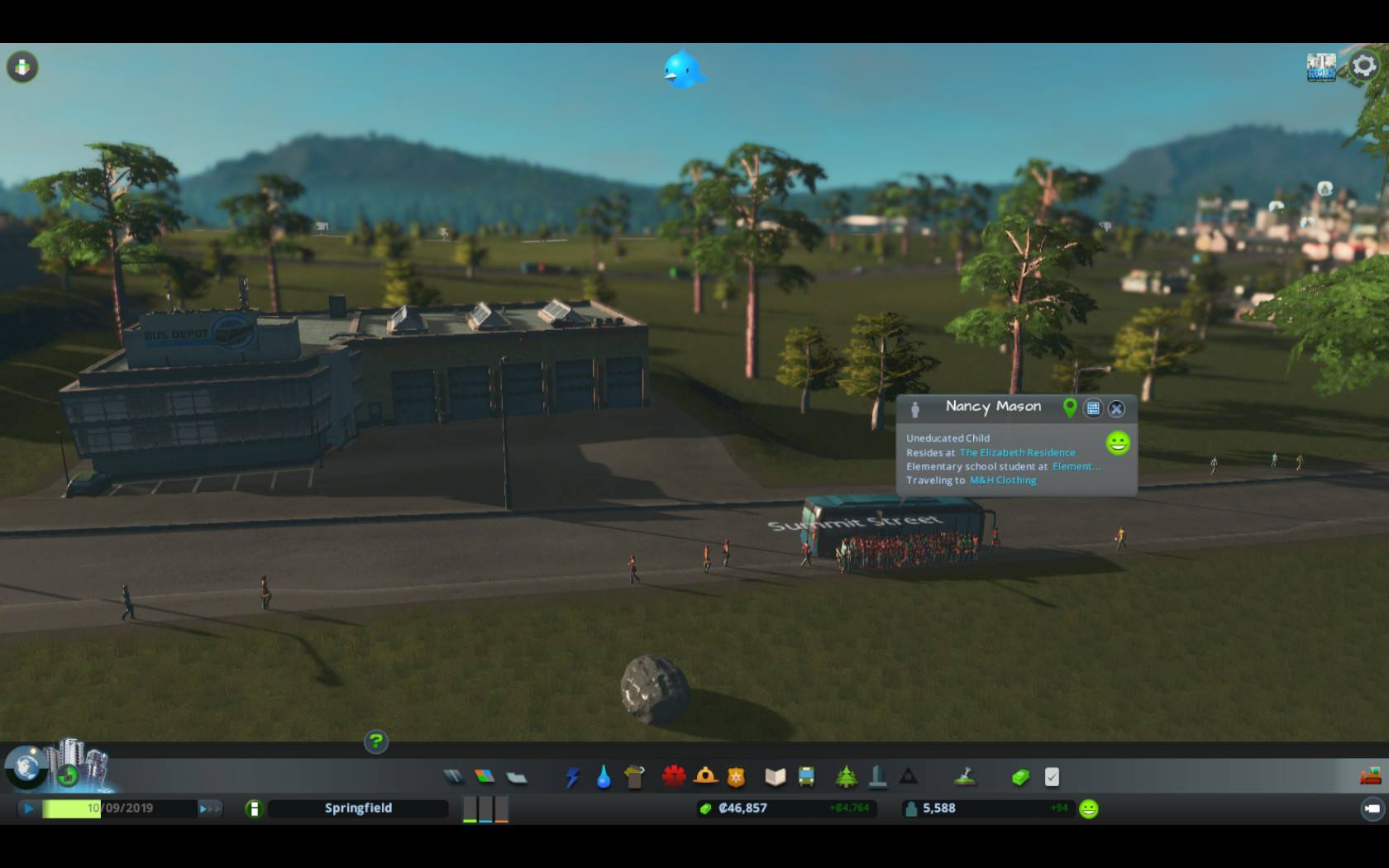Screen dimensions: 1389x868
Task: Open Public Transport bus menu
Action: 806,777
